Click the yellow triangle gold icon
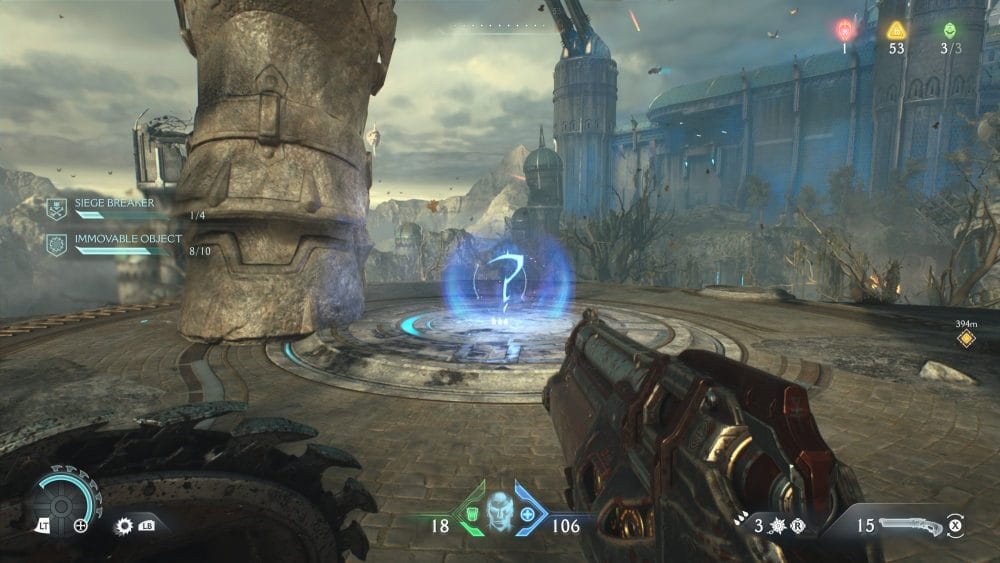 pos(896,29)
